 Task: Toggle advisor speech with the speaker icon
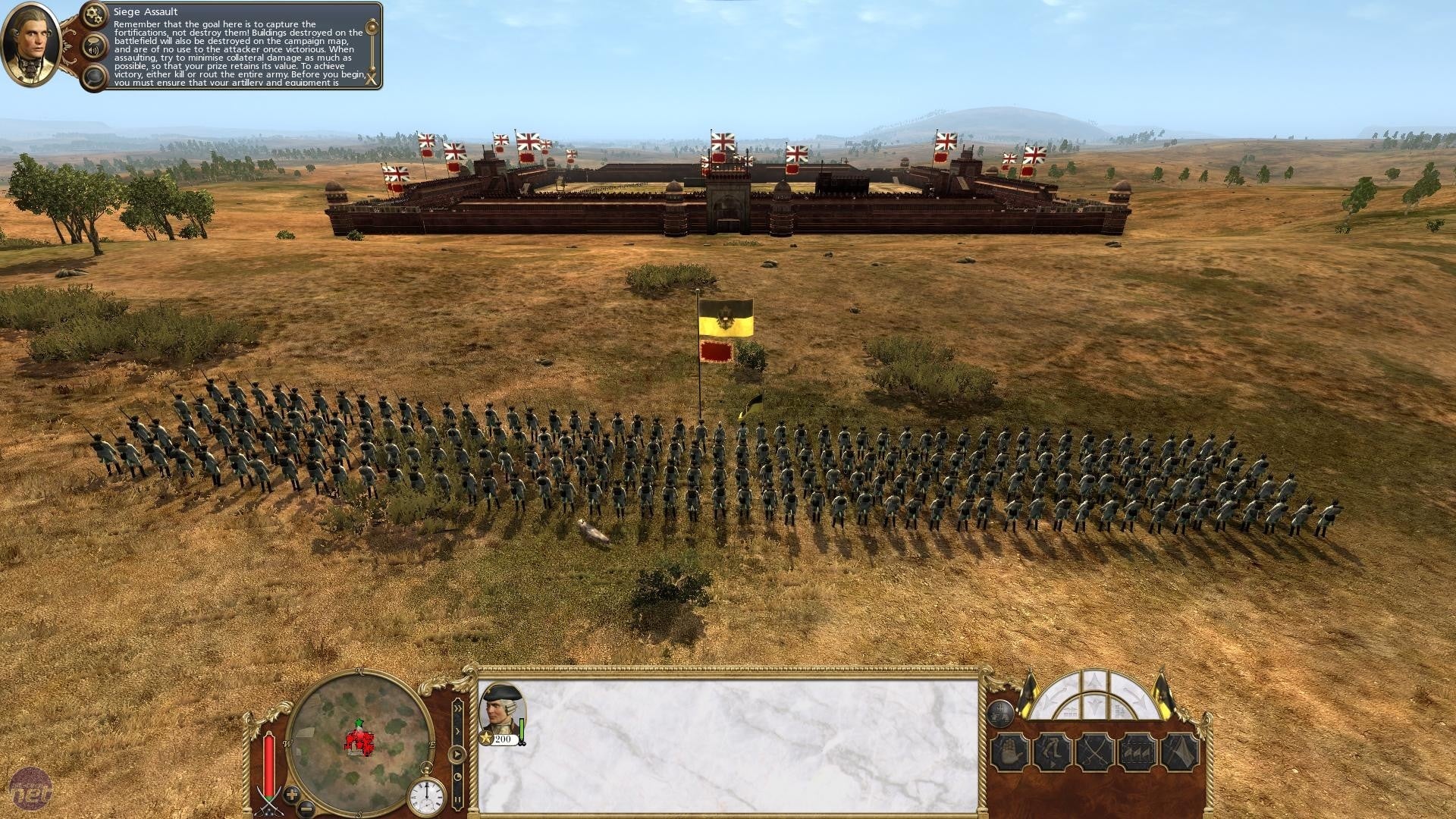pyautogui.click(x=95, y=48)
